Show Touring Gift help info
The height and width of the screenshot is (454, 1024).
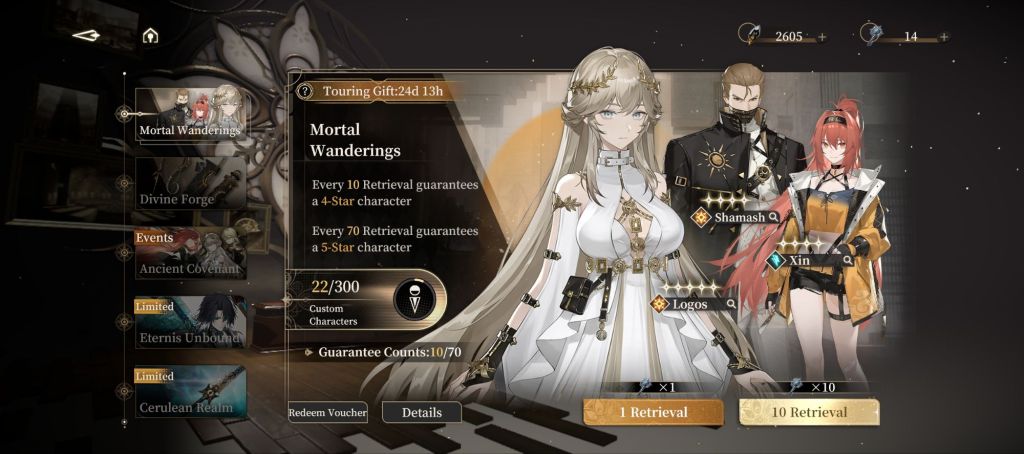coord(306,91)
